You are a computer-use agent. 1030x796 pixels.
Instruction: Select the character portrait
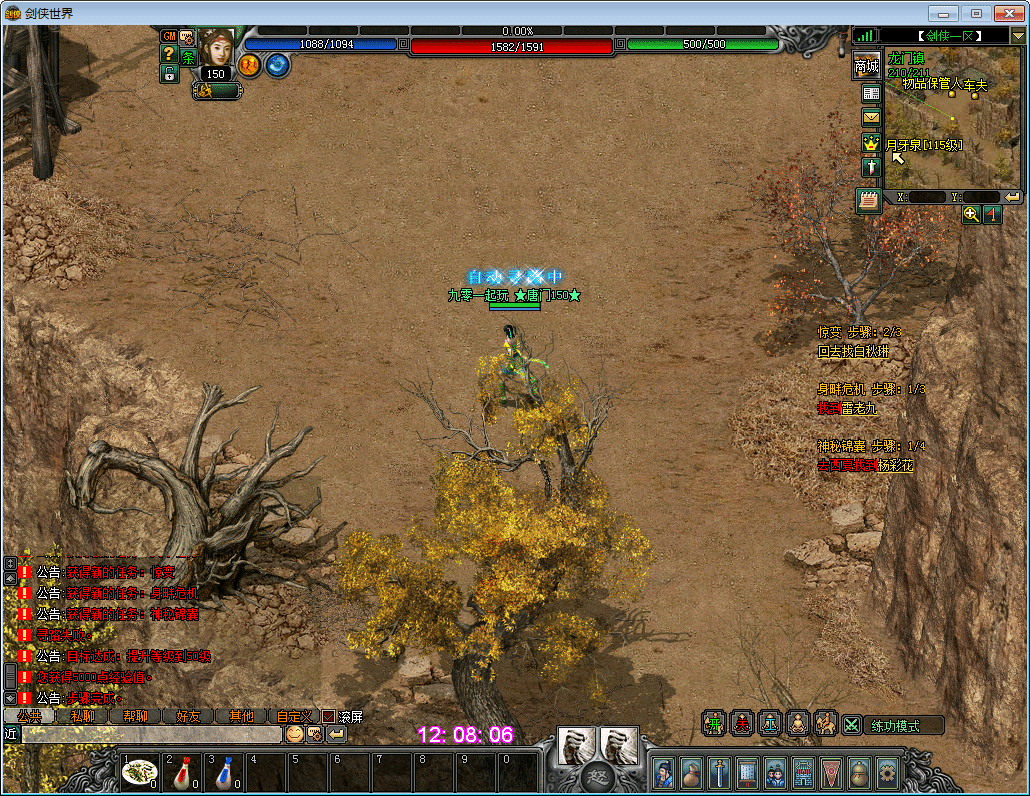(x=215, y=46)
